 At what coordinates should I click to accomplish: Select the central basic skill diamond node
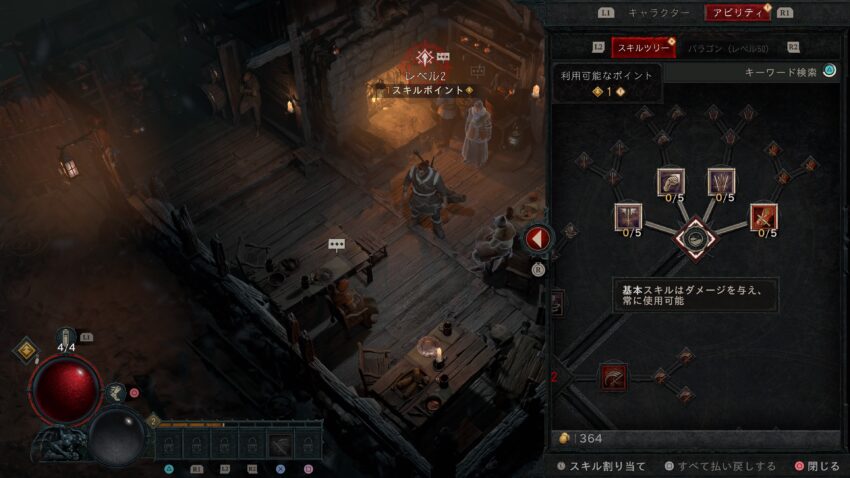tap(694, 238)
